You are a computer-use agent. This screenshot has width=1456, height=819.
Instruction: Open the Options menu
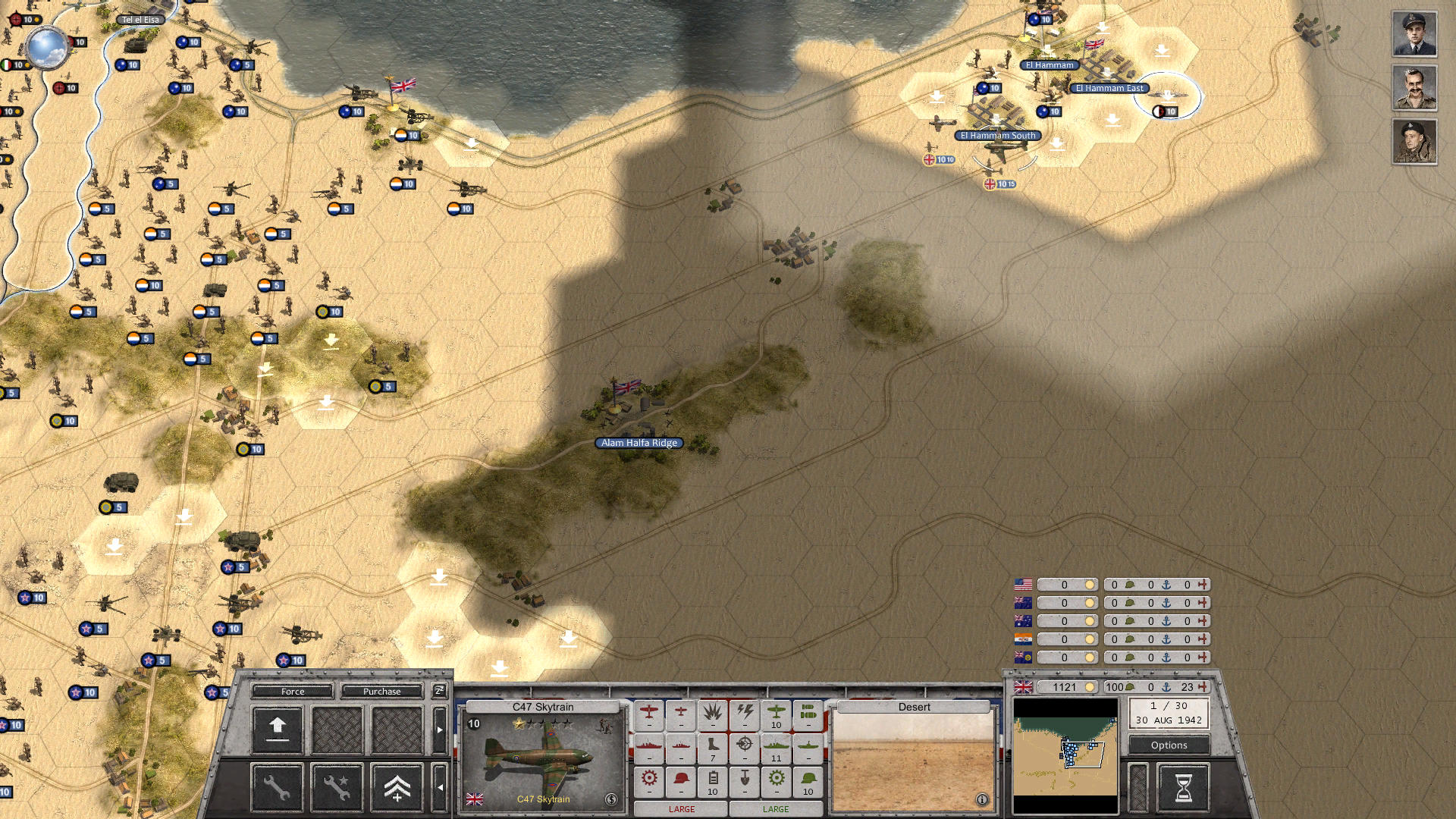point(1169,745)
